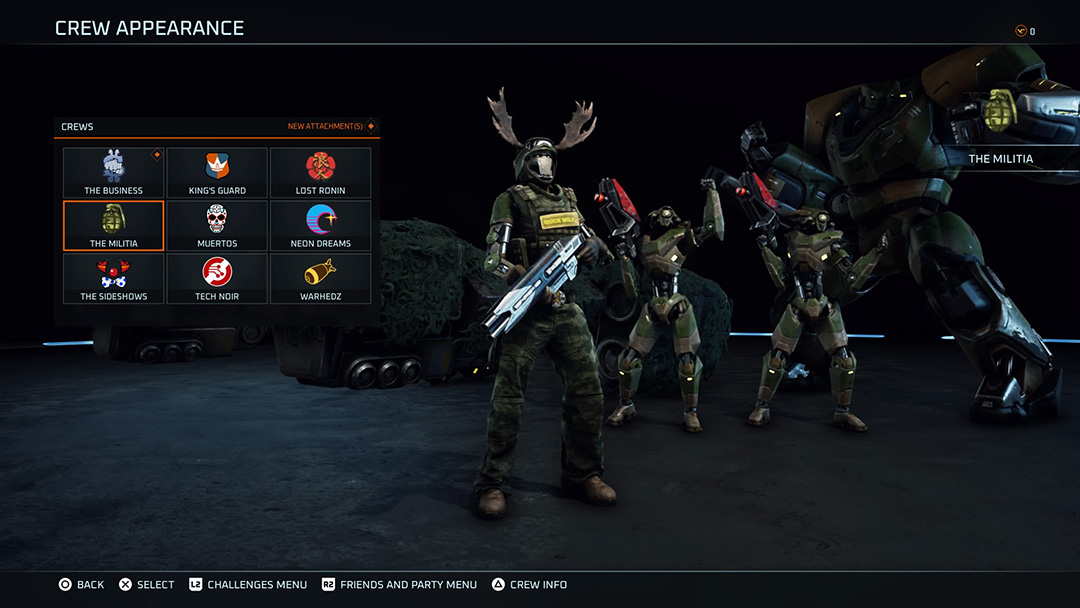Select The Business crew tile
The height and width of the screenshot is (608, 1080).
click(x=113, y=173)
